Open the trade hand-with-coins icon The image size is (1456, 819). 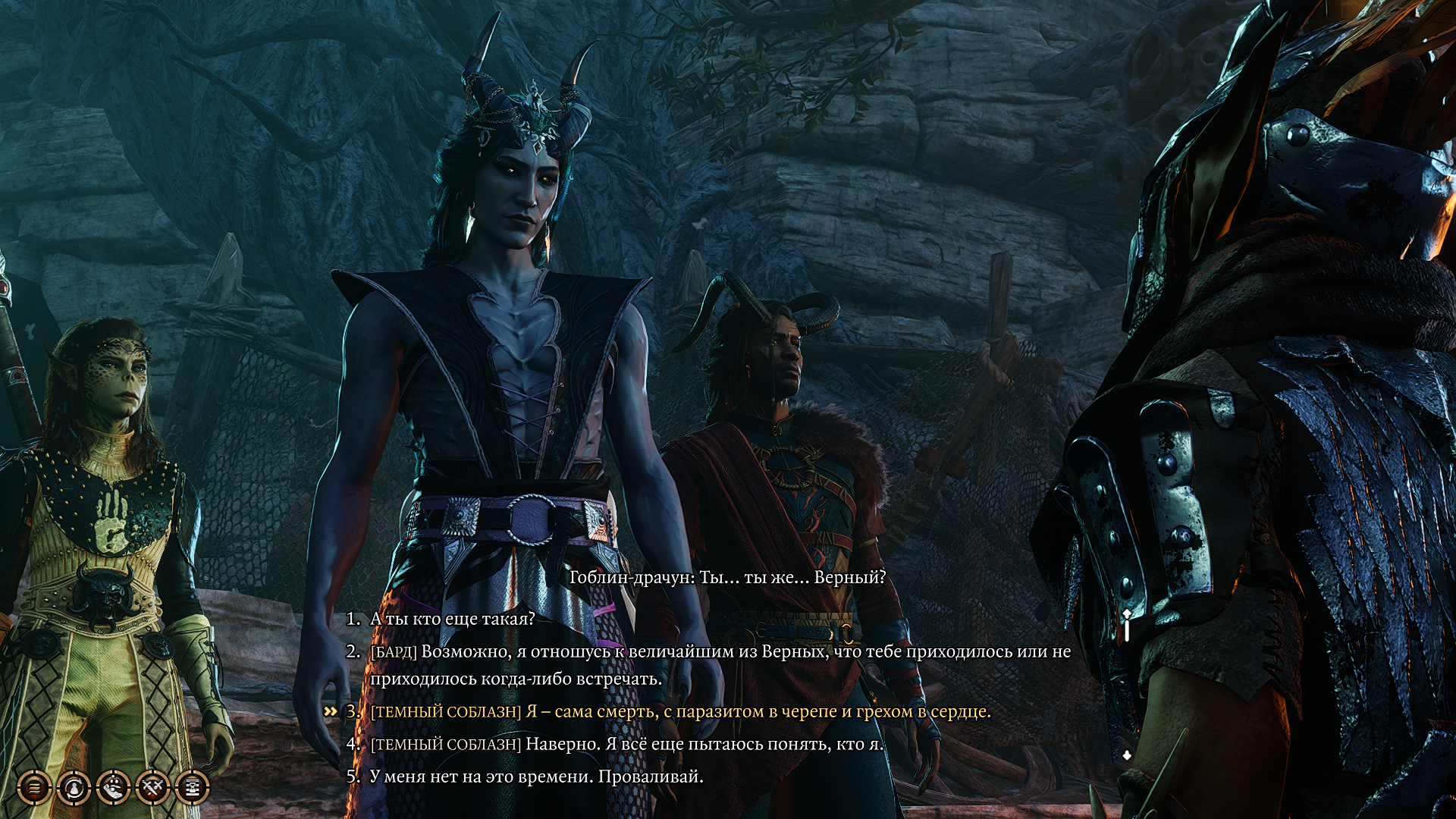[113, 788]
